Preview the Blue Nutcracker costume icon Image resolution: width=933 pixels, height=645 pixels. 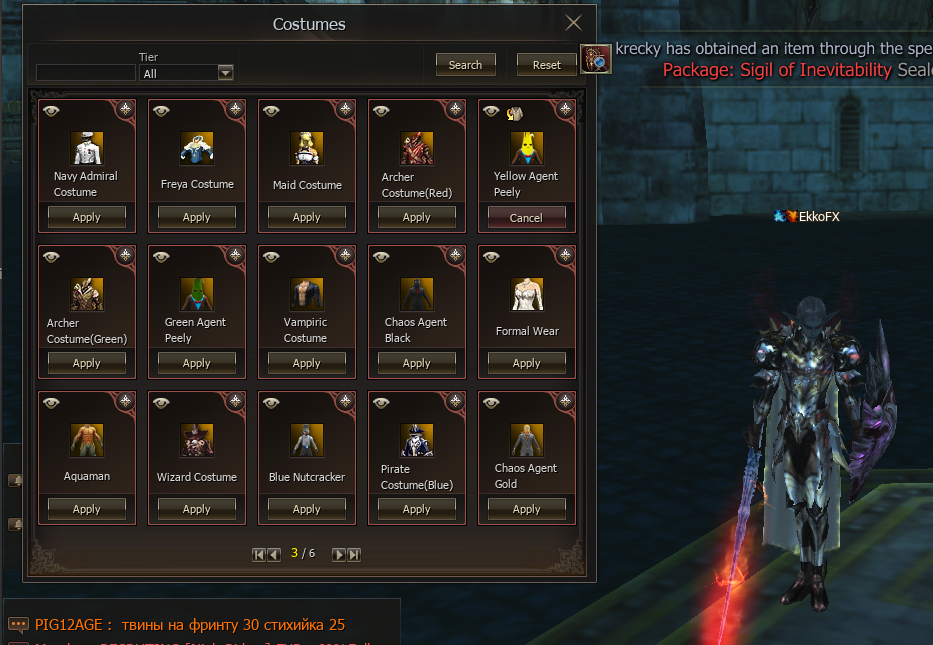coord(307,440)
